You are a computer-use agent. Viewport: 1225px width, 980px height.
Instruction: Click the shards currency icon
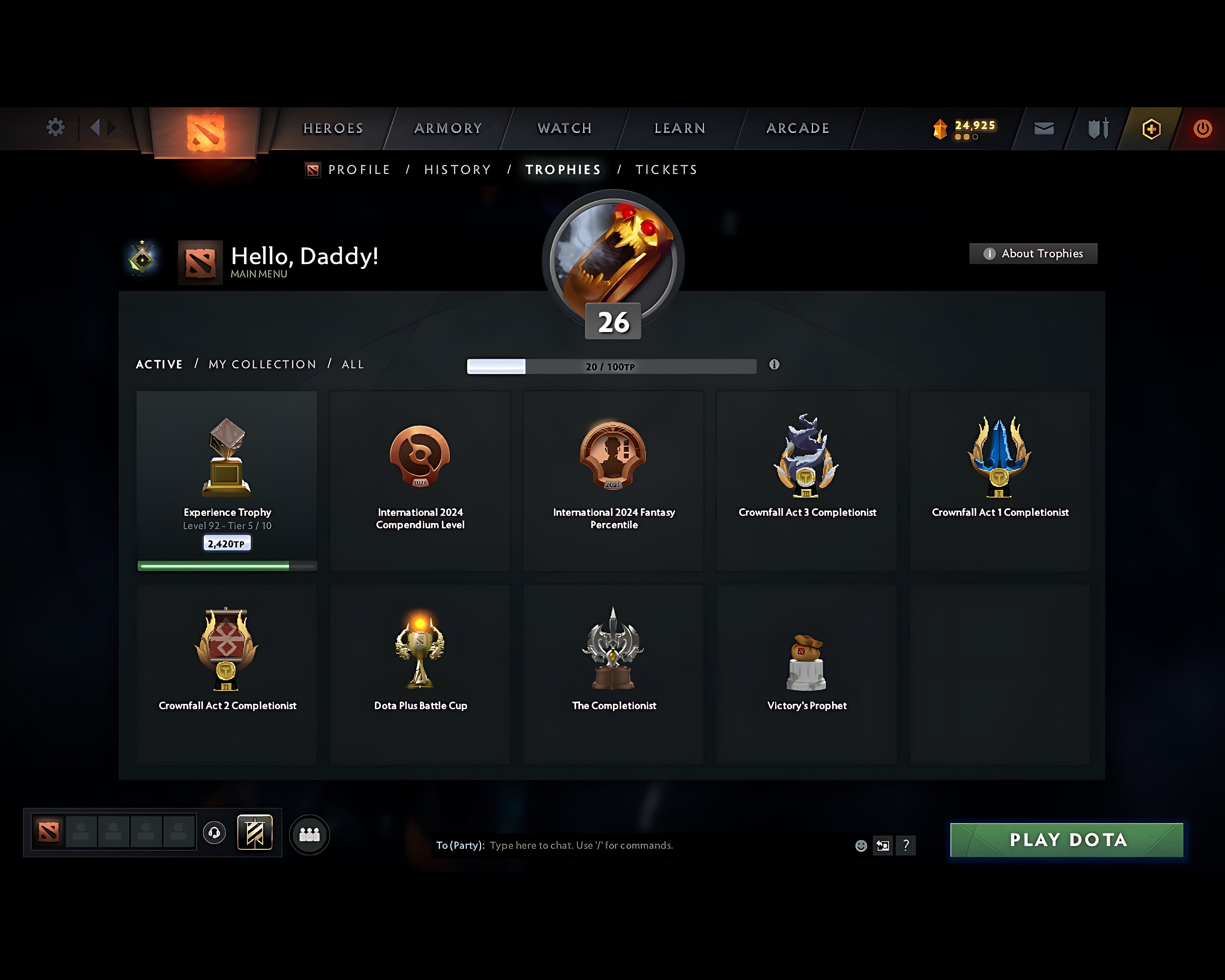click(x=940, y=128)
